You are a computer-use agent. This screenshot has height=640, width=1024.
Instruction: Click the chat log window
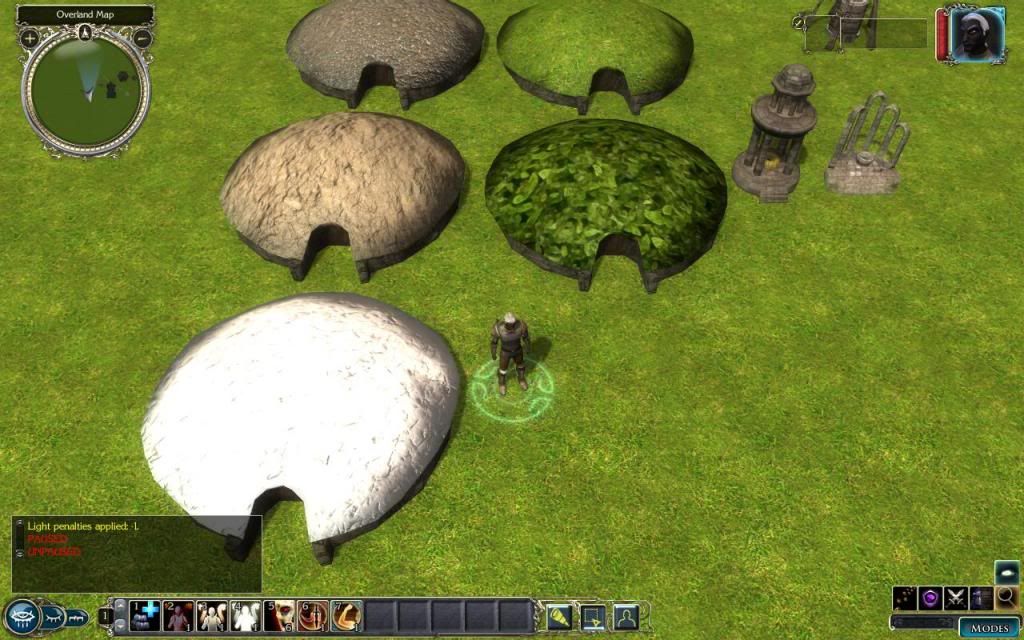pyautogui.click(x=137, y=553)
